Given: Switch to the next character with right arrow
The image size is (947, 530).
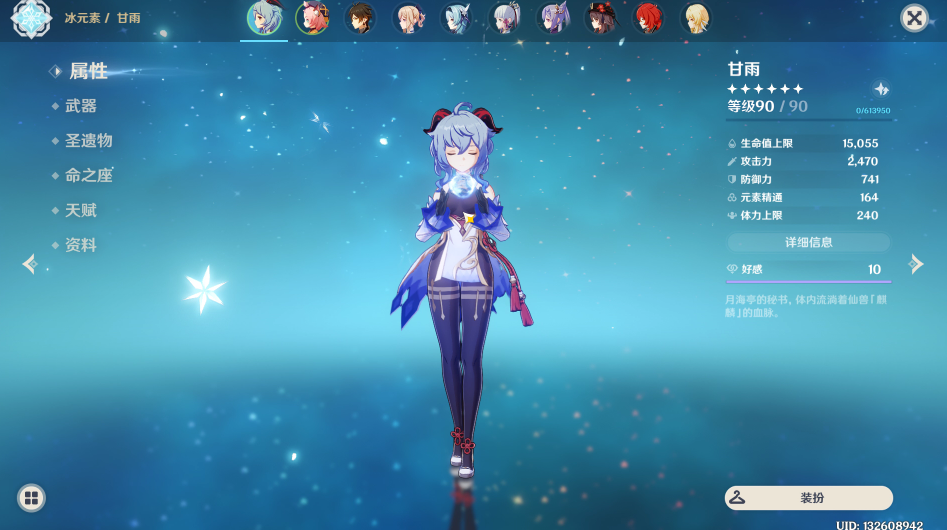Looking at the screenshot, I should [915, 264].
